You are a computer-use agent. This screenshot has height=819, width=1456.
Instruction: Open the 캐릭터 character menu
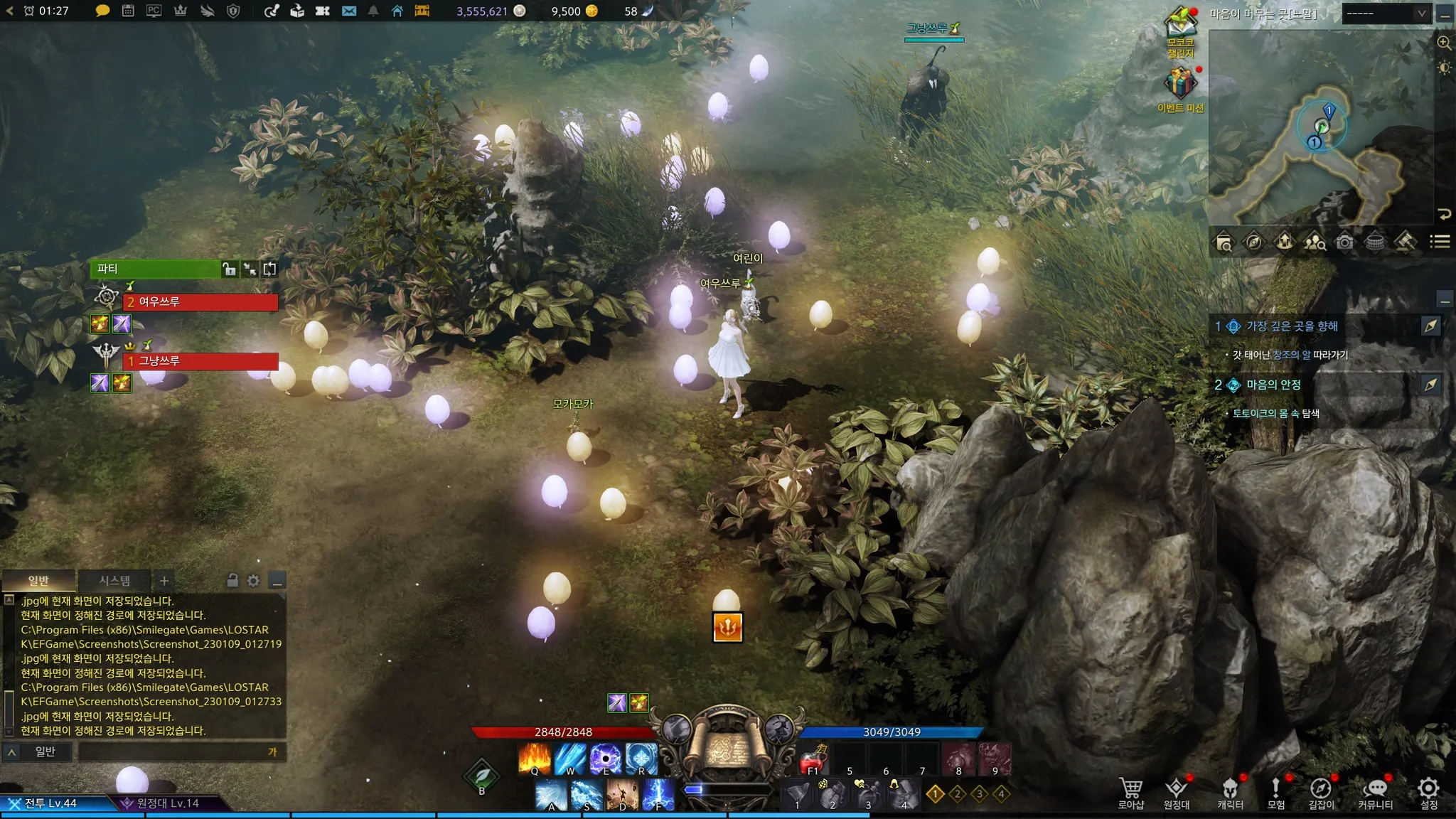click(1230, 792)
